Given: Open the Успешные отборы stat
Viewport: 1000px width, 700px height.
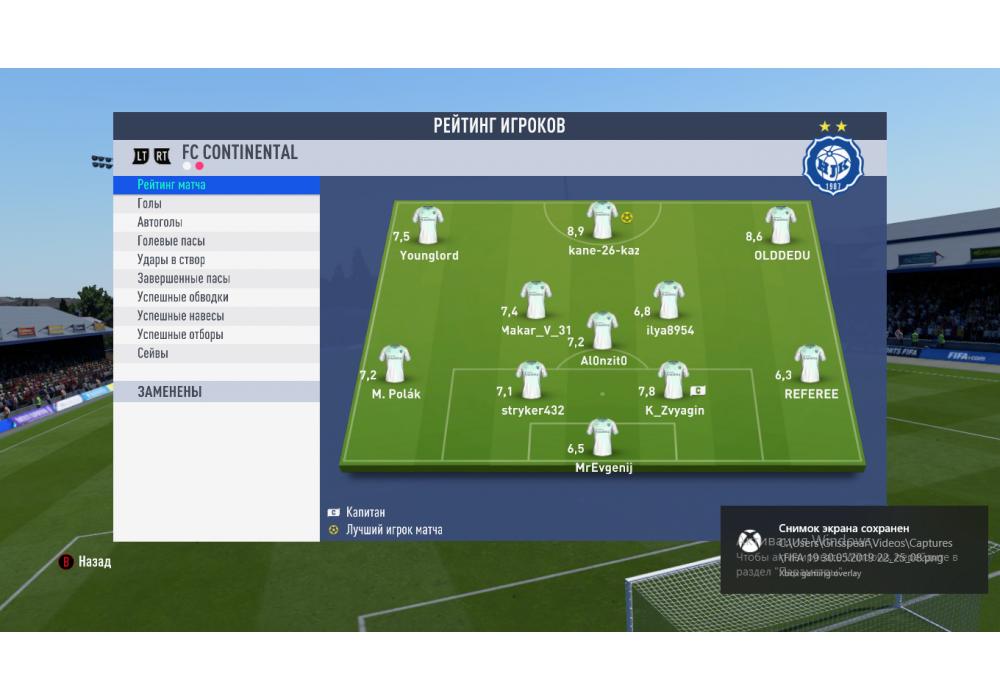Looking at the screenshot, I should tap(180, 335).
